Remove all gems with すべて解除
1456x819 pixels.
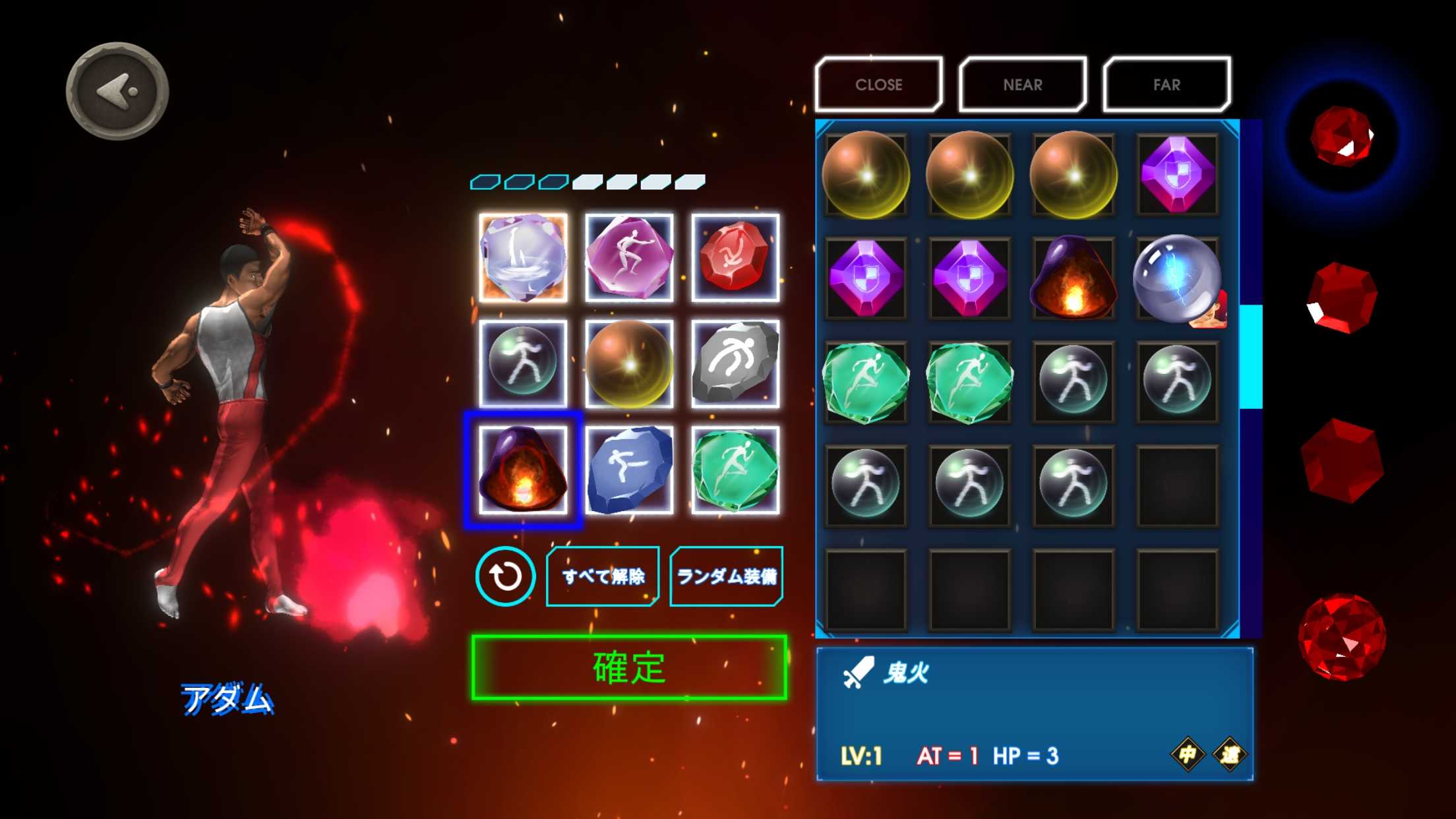pyautogui.click(x=603, y=576)
